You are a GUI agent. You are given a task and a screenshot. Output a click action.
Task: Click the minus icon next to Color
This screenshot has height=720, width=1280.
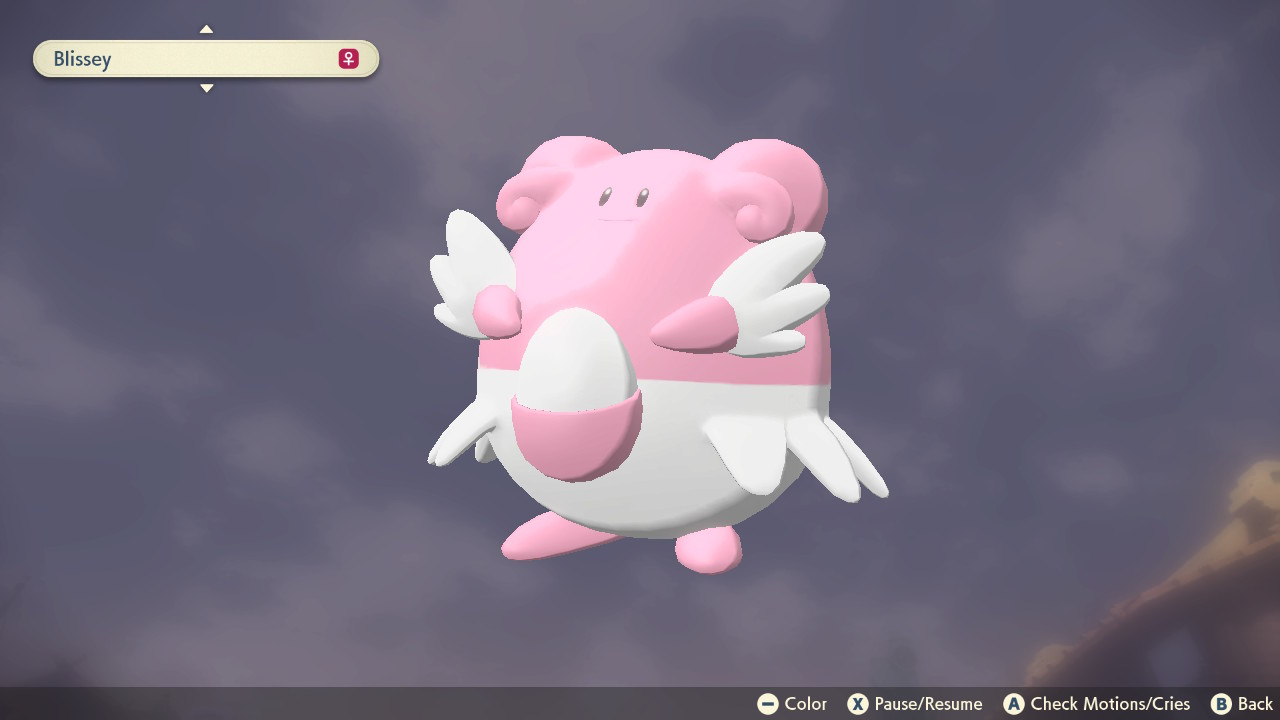[766, 704]
